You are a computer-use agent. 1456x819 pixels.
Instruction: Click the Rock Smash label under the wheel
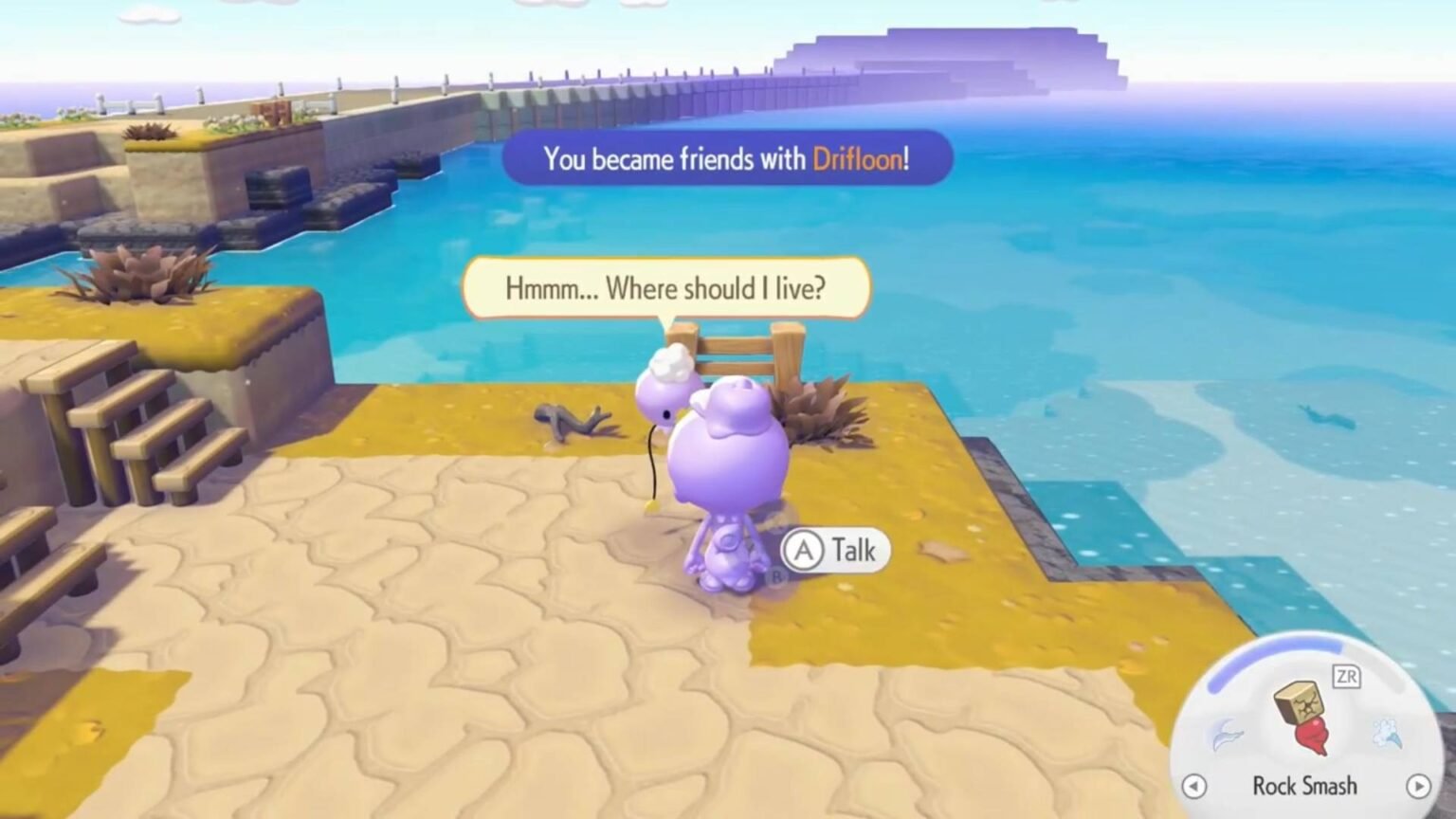point(1305,786)
